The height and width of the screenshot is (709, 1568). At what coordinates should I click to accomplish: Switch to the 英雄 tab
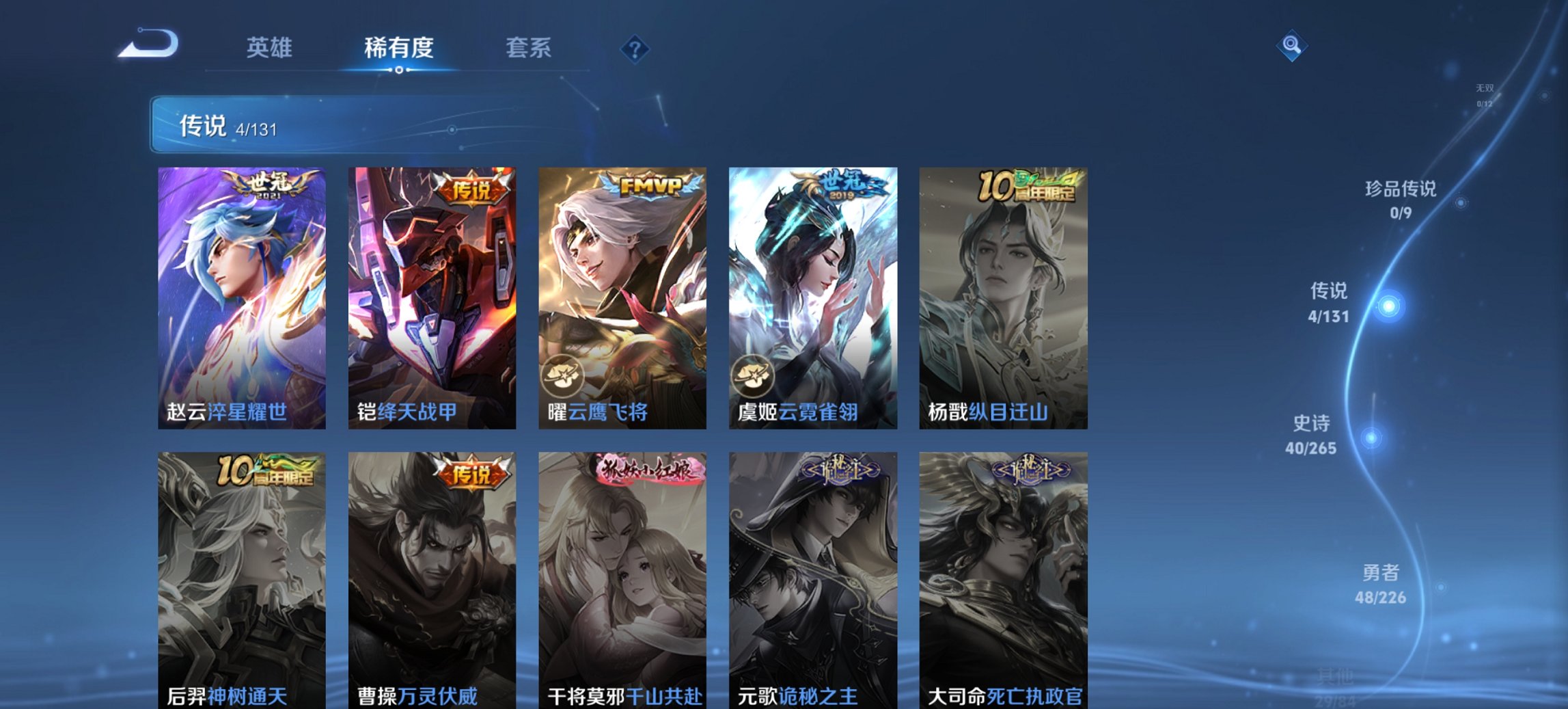point(271,48)
